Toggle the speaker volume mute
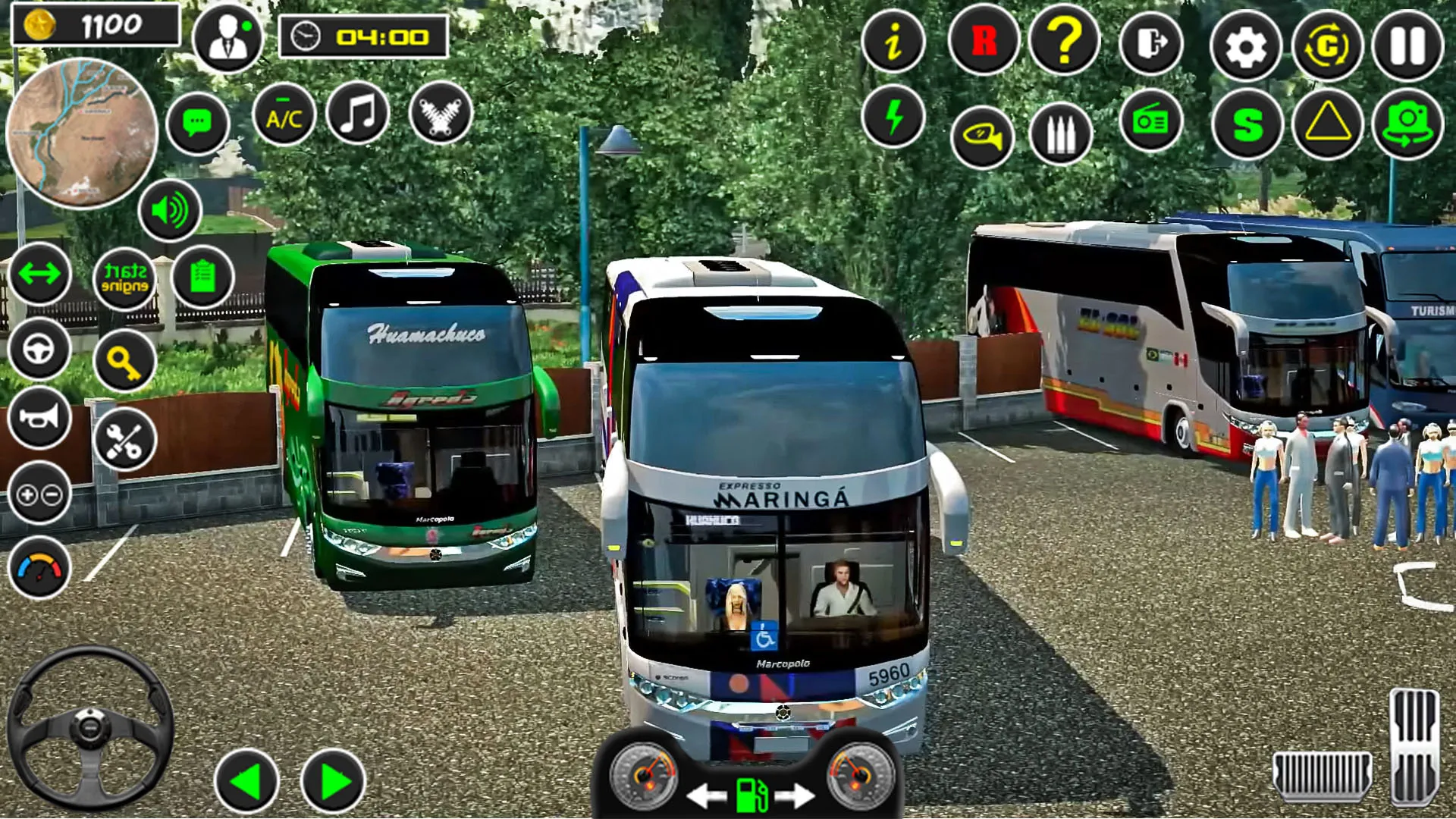Screen dimensions: 1456x819 (x=169, y=211)
